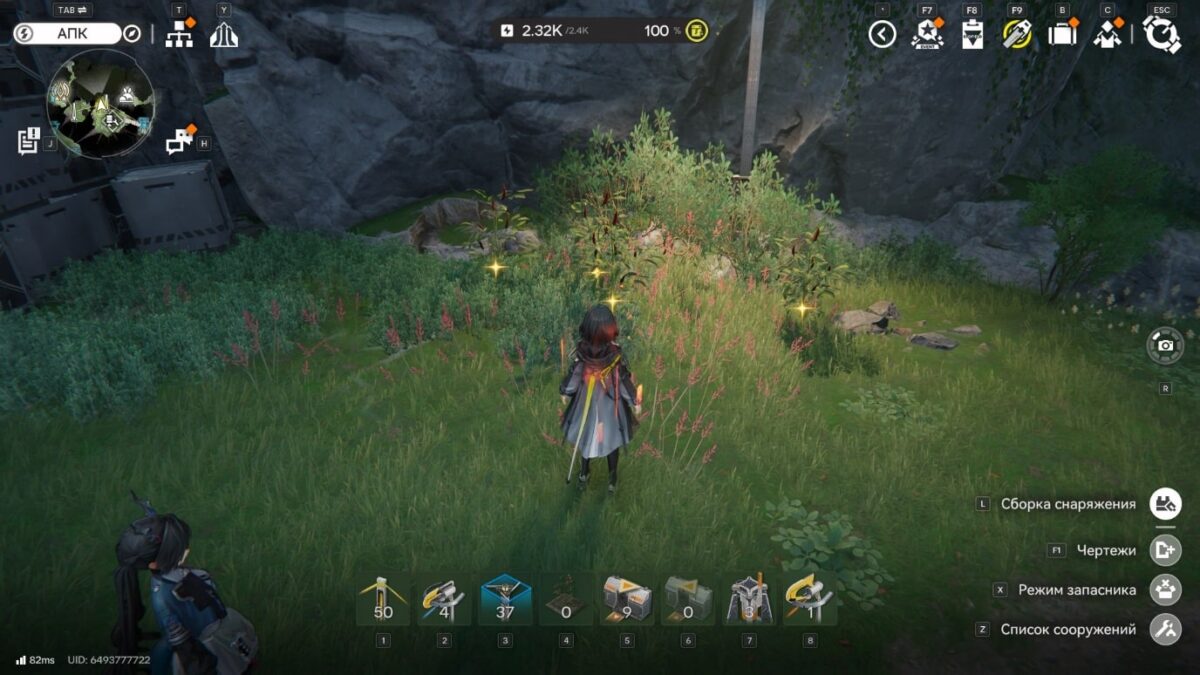Open the Чертежи blueprints button
This screenshot has width=1200, height=675.
[1165, 550]
